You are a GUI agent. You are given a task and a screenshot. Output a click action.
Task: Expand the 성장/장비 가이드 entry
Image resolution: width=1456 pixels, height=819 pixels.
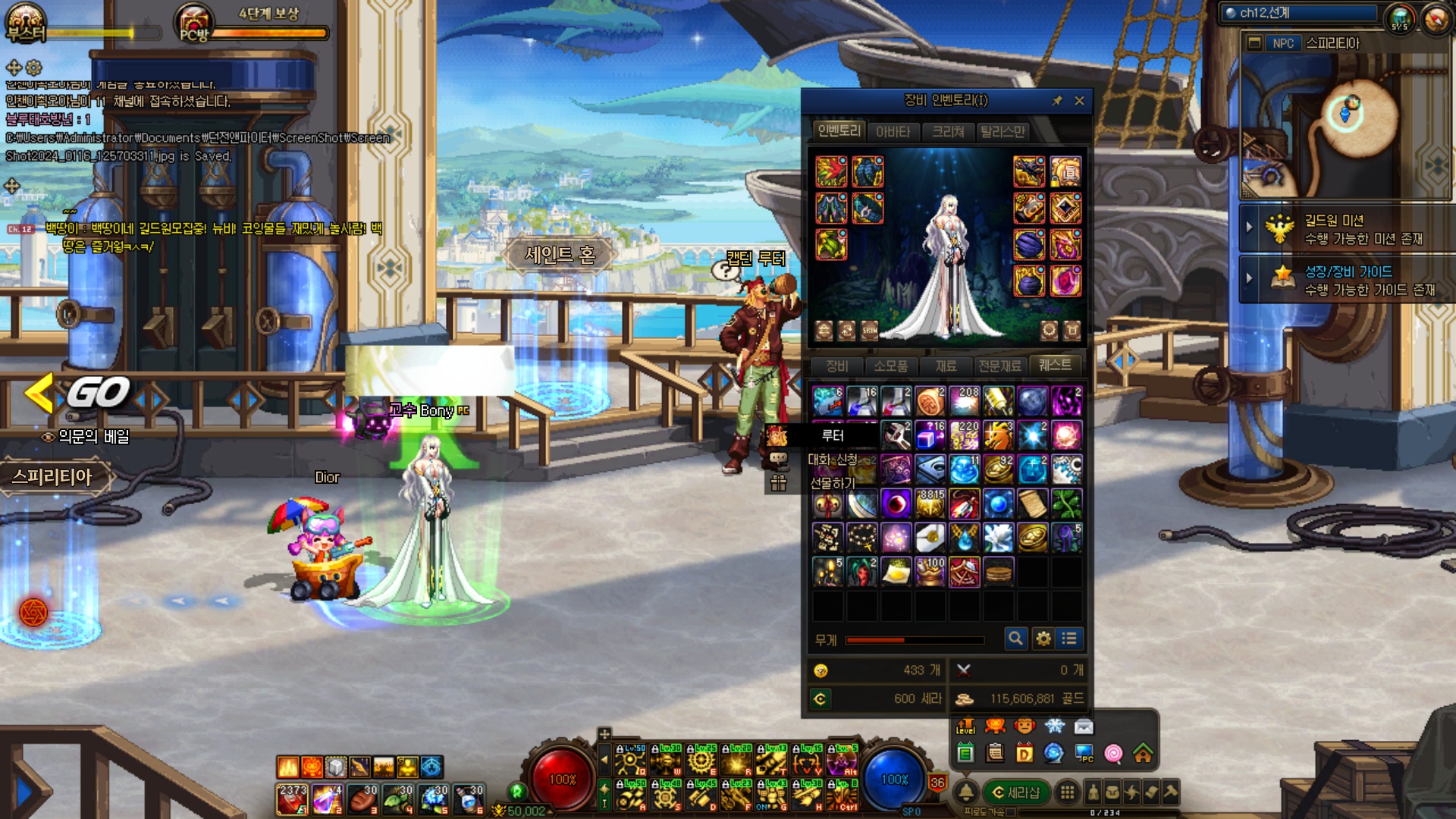1249,278
